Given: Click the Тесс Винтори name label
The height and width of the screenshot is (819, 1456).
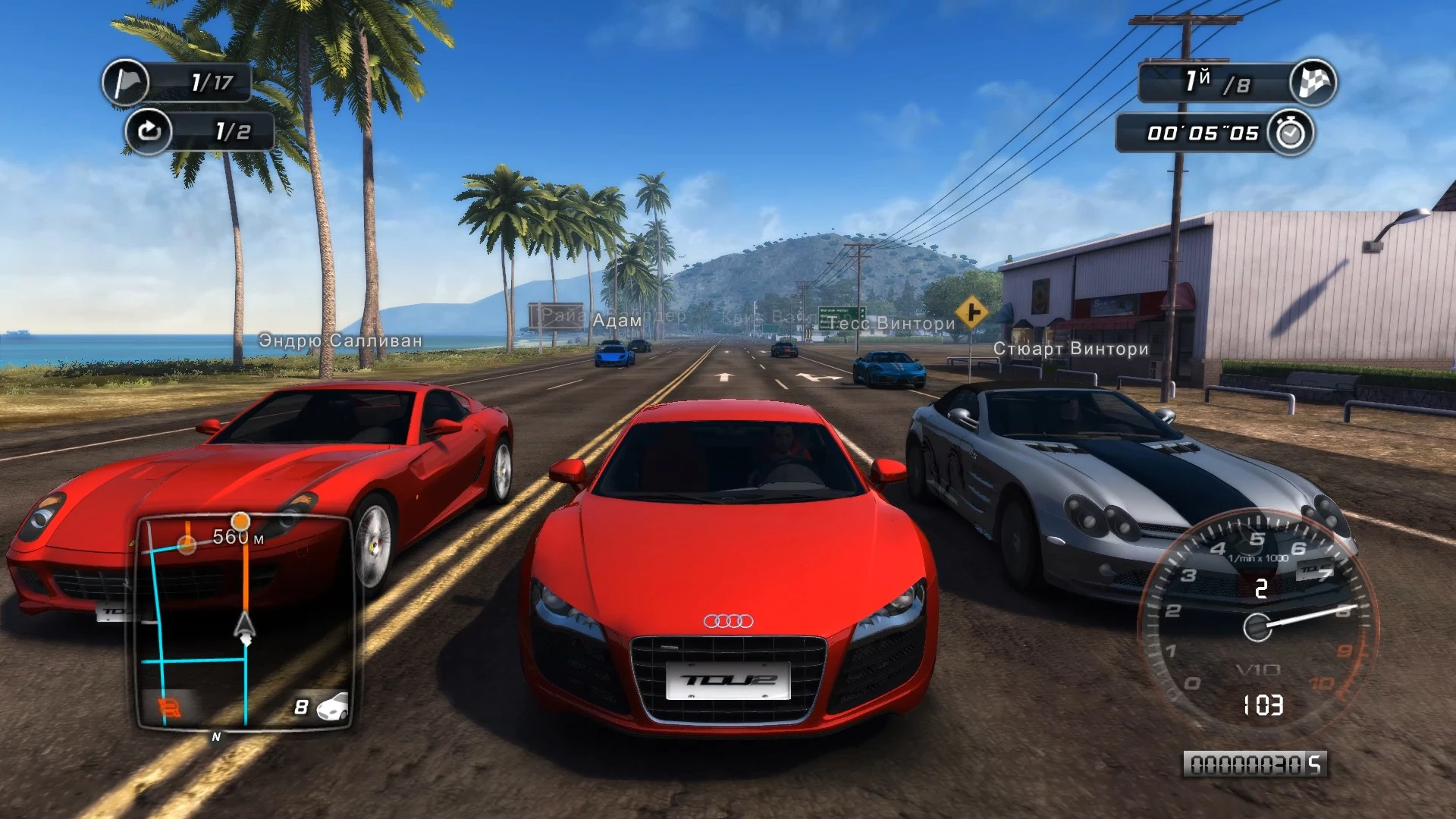Looking at the screenshot, I should [x=893, y=322].
